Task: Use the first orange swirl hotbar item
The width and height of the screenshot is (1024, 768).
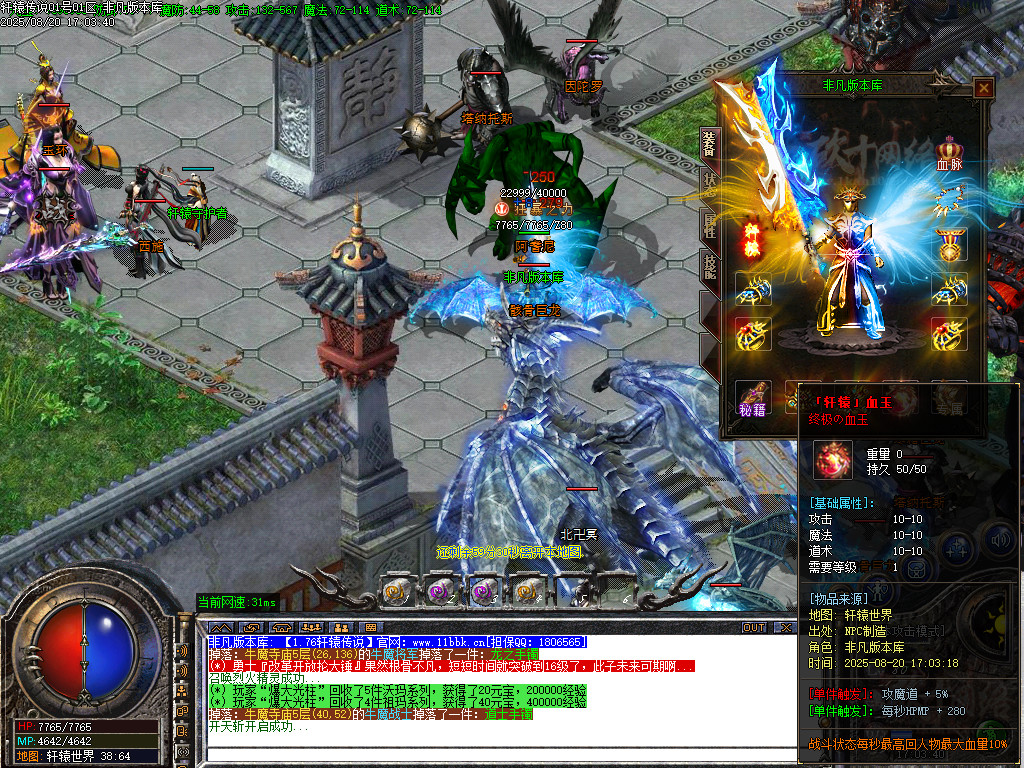Action: tap(396, 591)
